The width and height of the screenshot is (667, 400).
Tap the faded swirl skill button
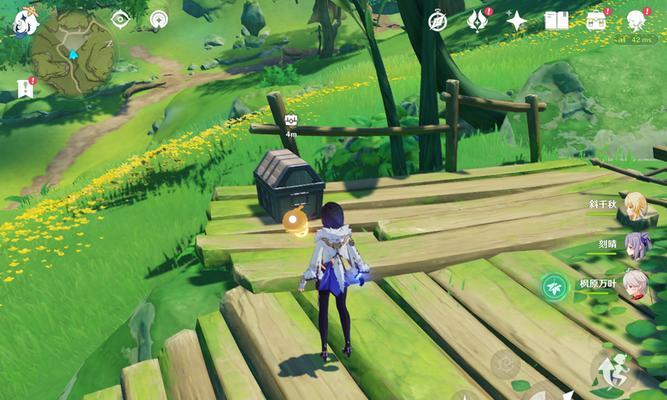pos(505,363)
